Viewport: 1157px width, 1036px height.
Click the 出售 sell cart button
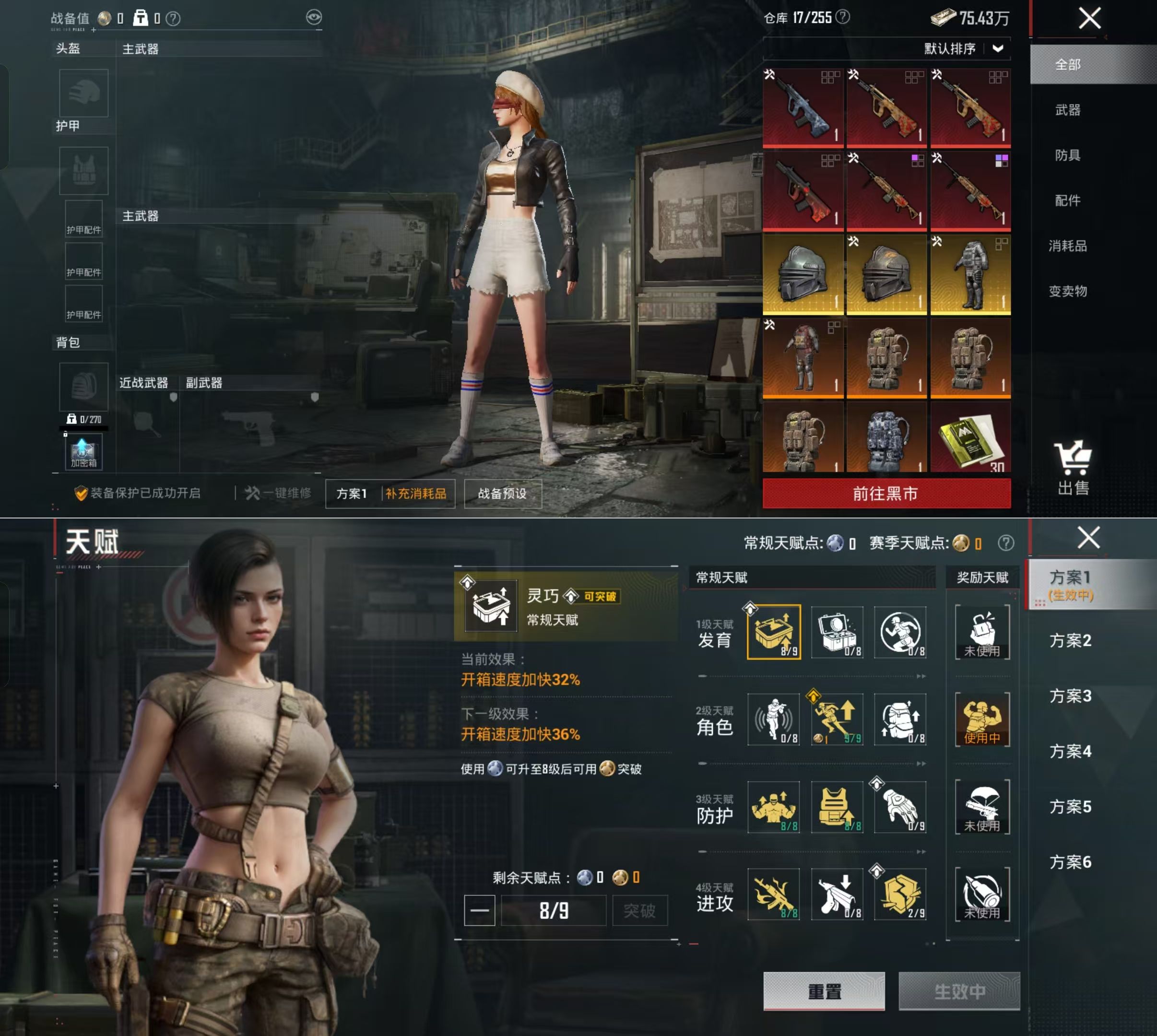click(1074, 469)
